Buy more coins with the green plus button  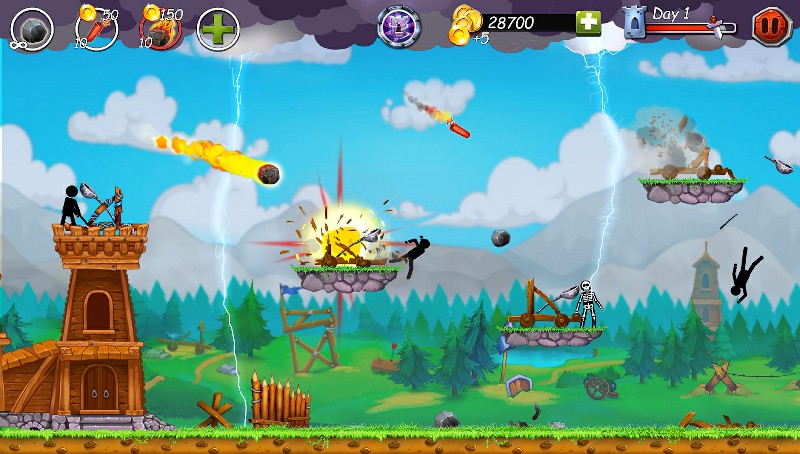[x=588, y=23]
